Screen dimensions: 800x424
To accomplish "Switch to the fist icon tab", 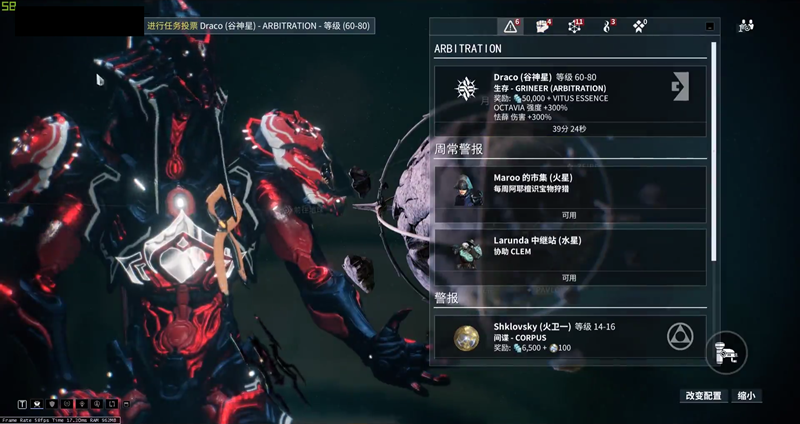I will coord(544,26).
